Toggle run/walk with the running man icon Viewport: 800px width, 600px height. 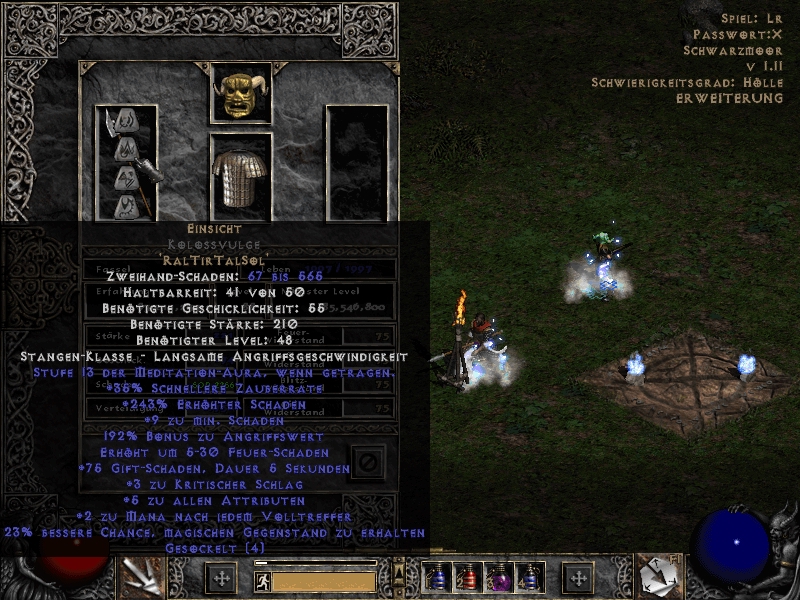(x=262, y=581)
